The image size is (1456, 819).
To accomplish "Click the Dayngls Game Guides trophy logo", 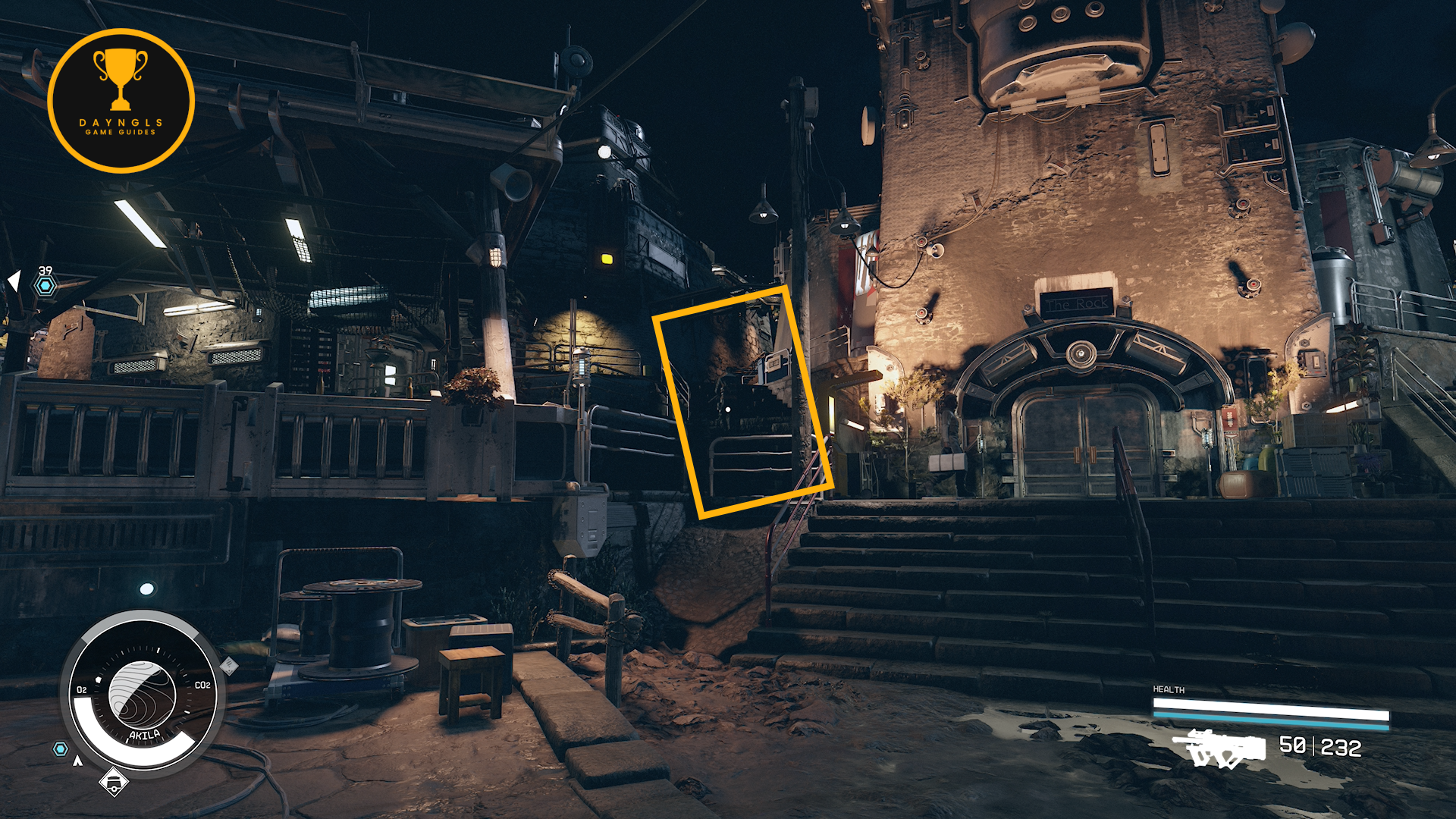I will pos(121,100).
